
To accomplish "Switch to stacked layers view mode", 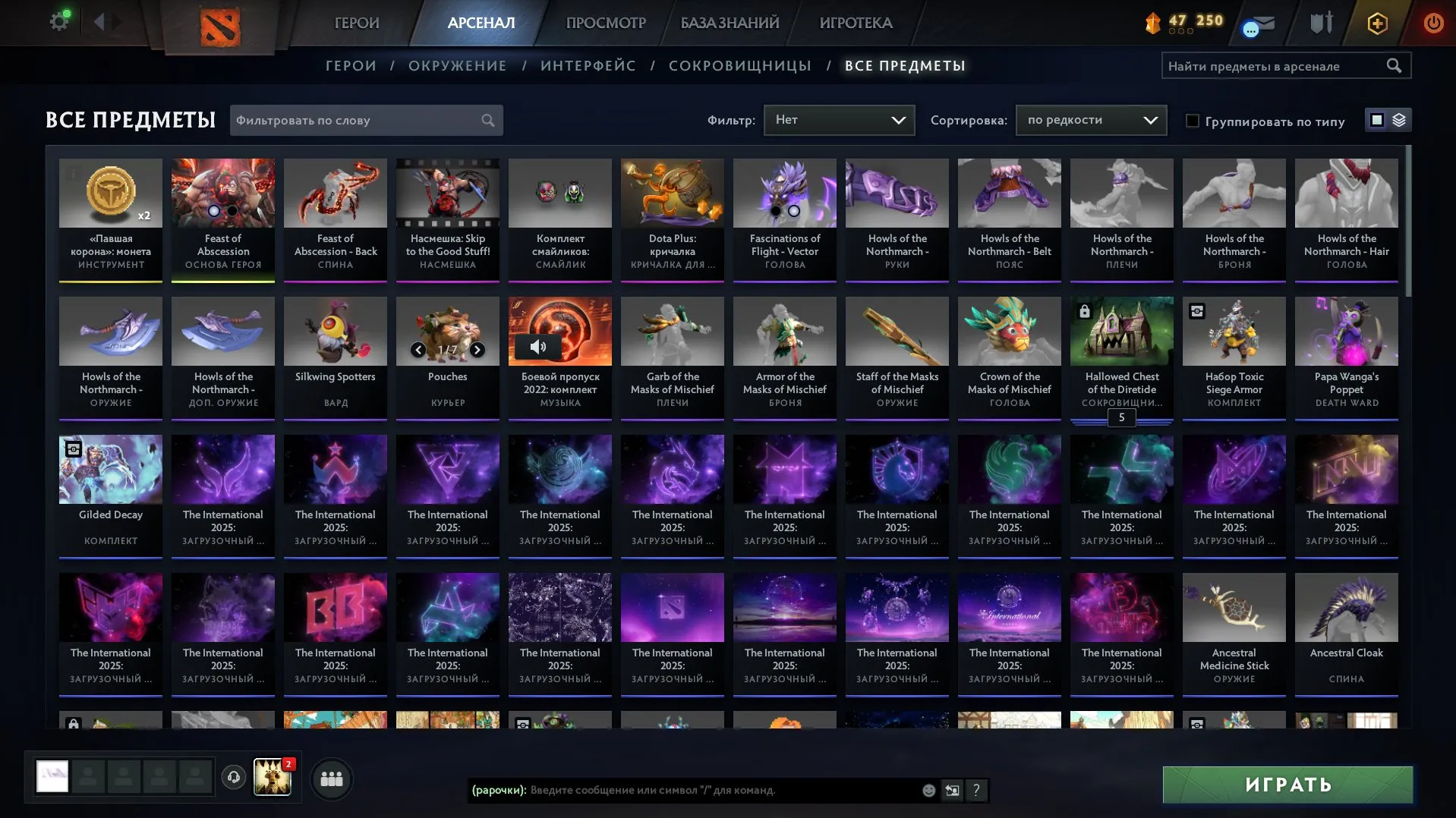I will pos(1399,120).
